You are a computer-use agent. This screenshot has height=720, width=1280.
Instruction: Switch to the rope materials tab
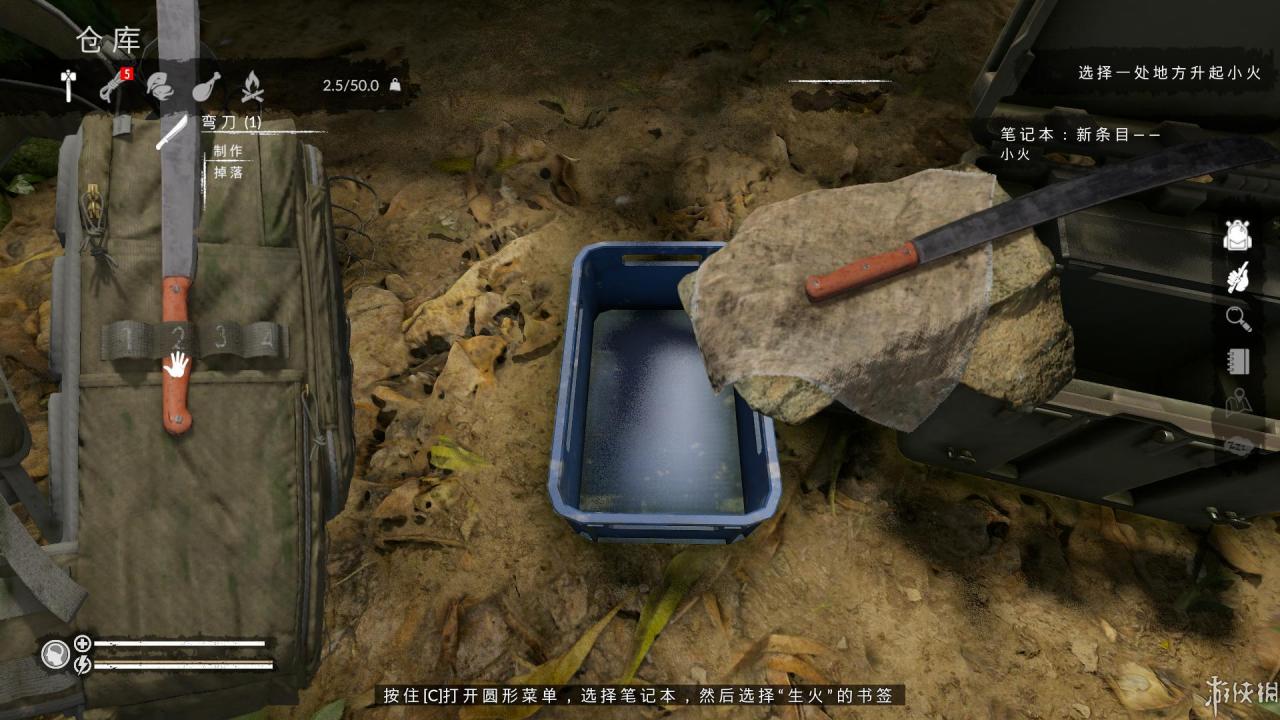(111, 87)
